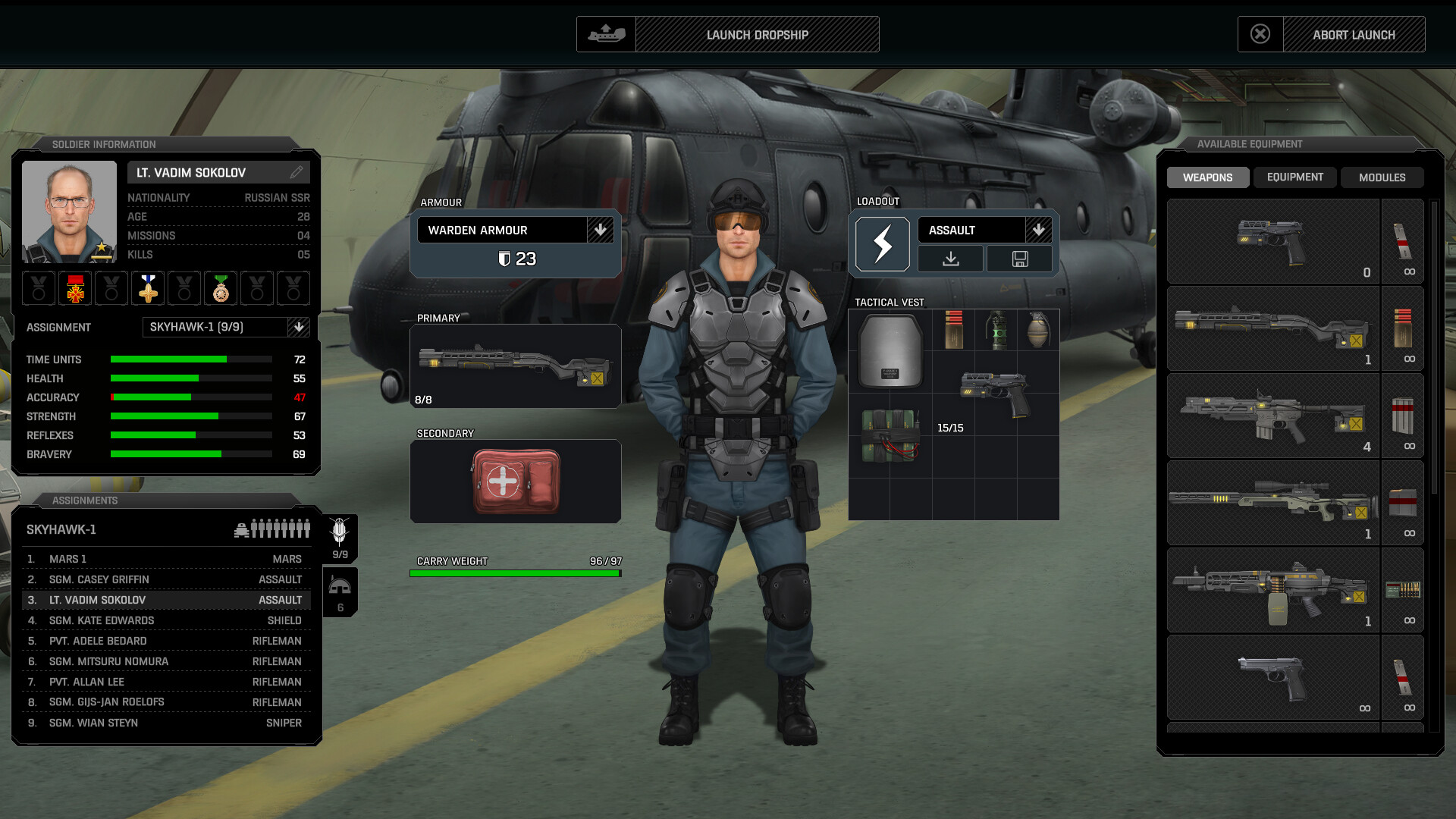Switch to the Weapons tab
Viewport: 1456px width, 819px height.
pos(1207,177)
